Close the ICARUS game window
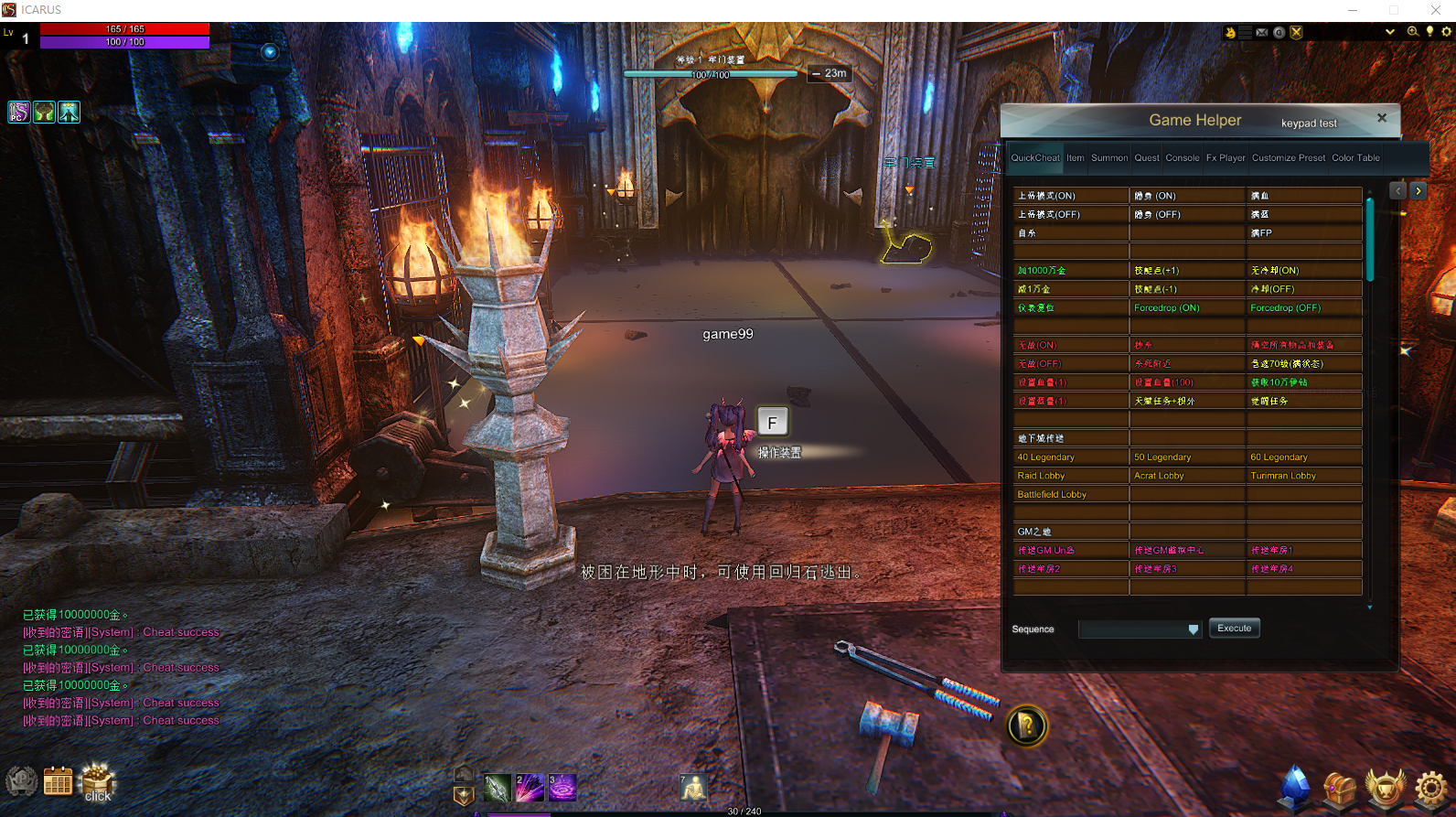The image size is (1456, 817). (1435, 10)
